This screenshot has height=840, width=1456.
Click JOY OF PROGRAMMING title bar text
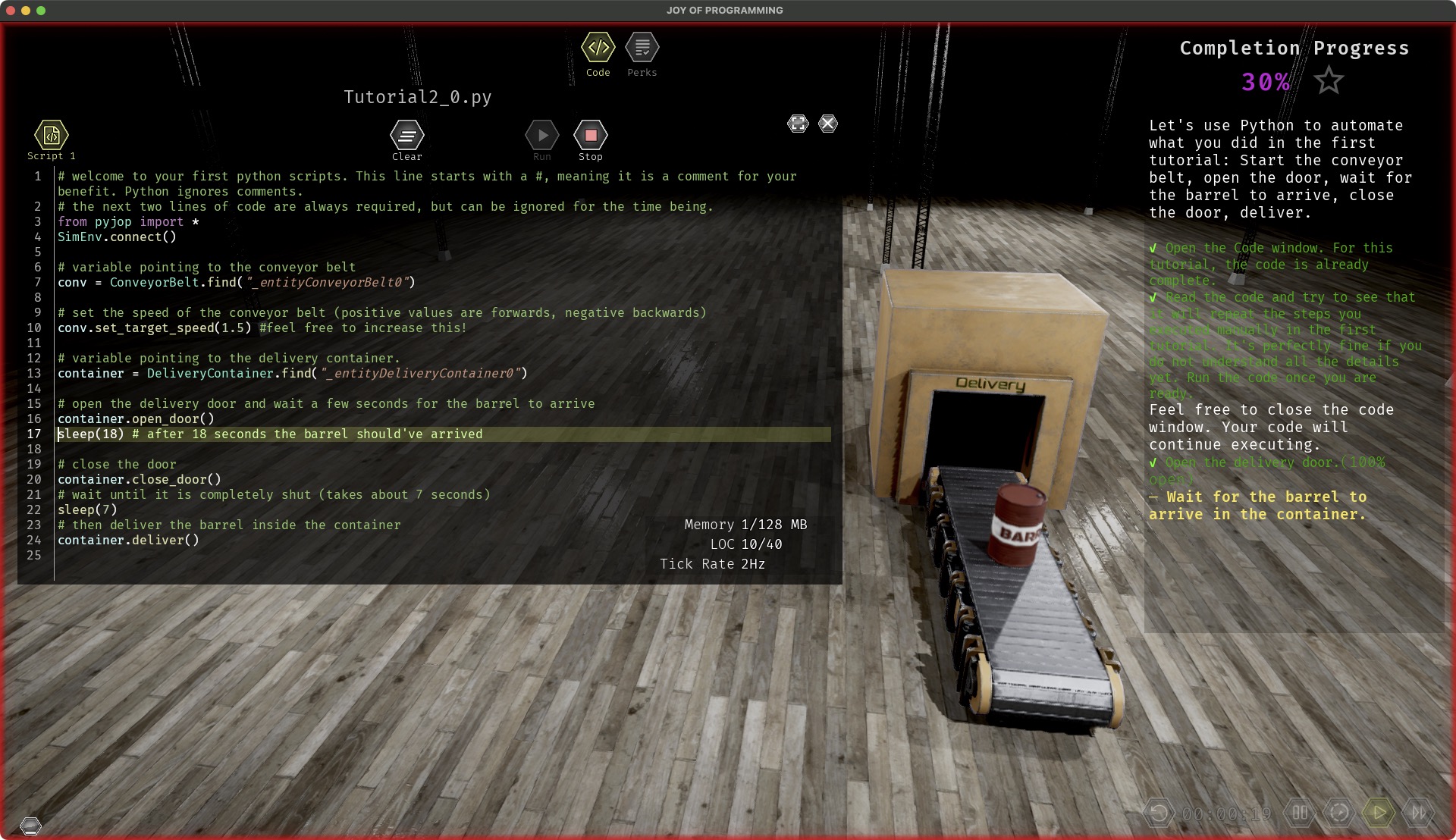click(x=723, y=10)
